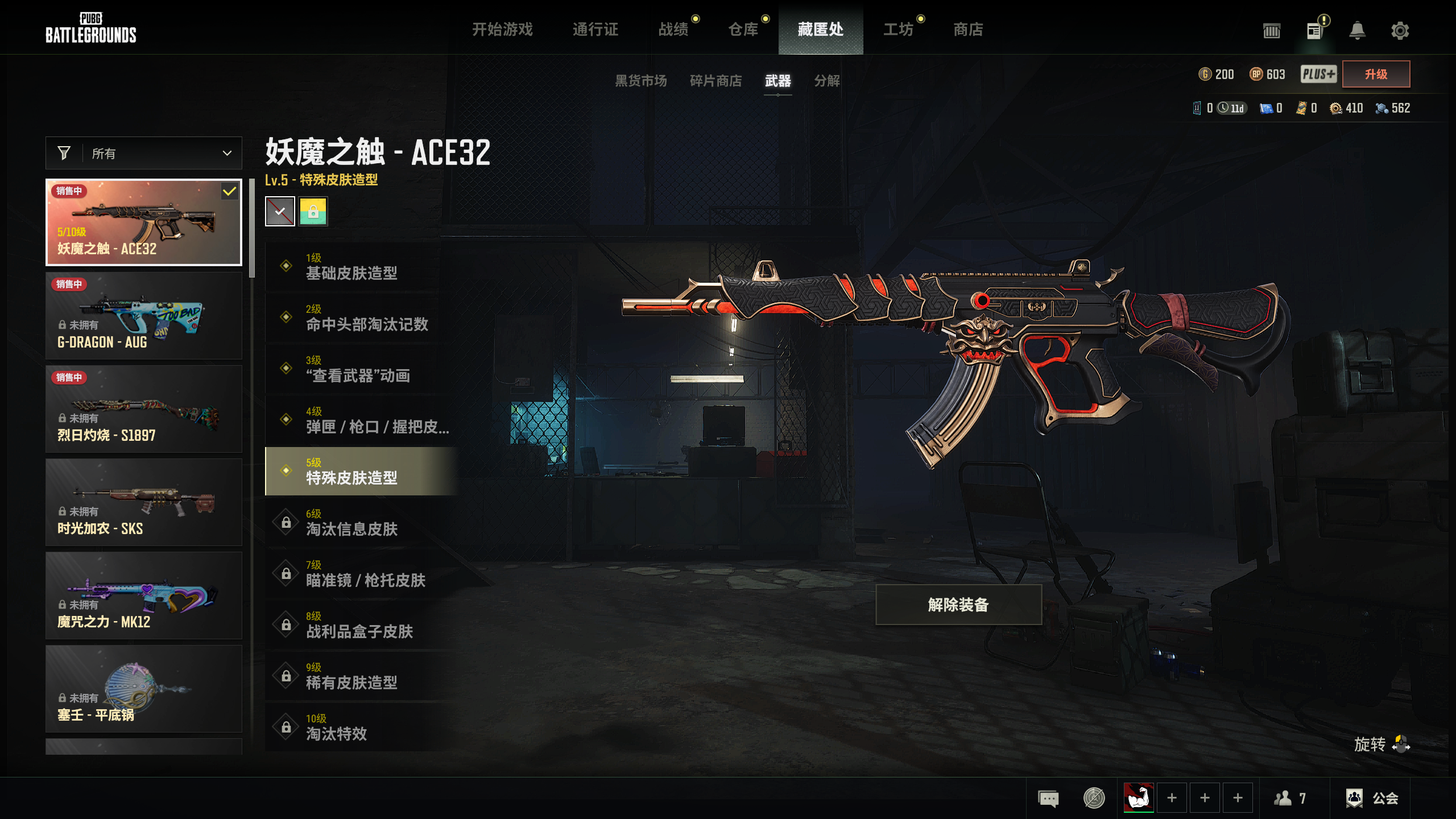Screen dimensions: 1456x819
Task: Select the 魔咒之力 - MK12 skin card
Action: coord(144,595)
